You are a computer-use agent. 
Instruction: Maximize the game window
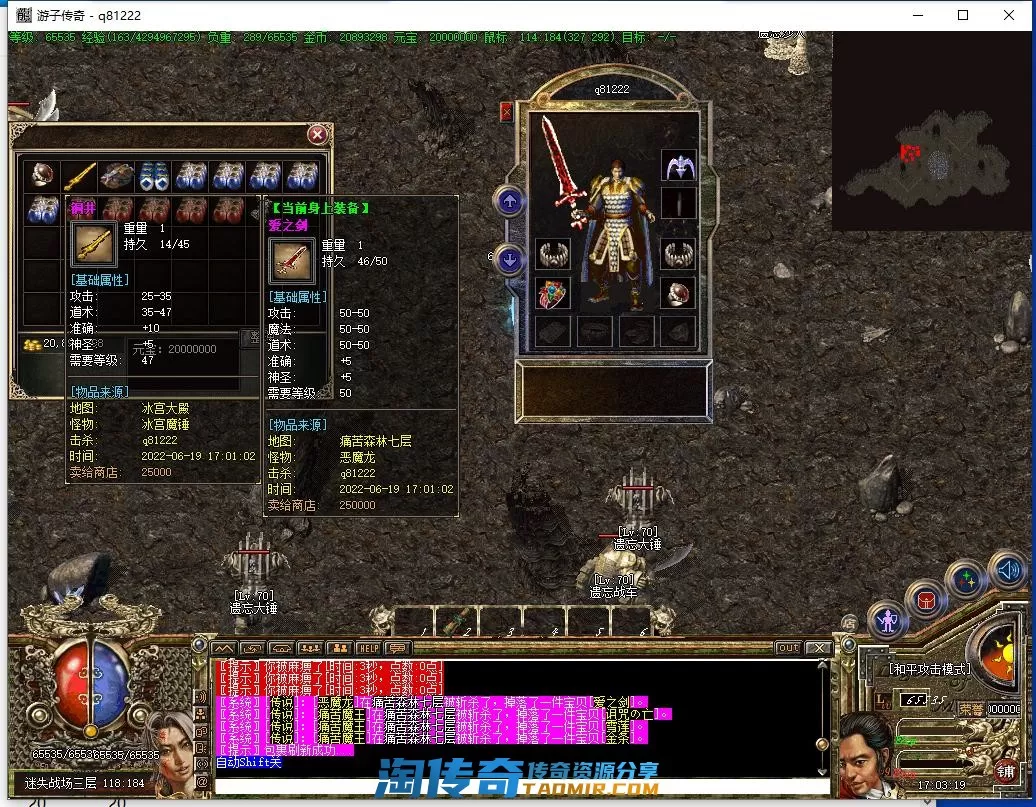coord(963,15)
